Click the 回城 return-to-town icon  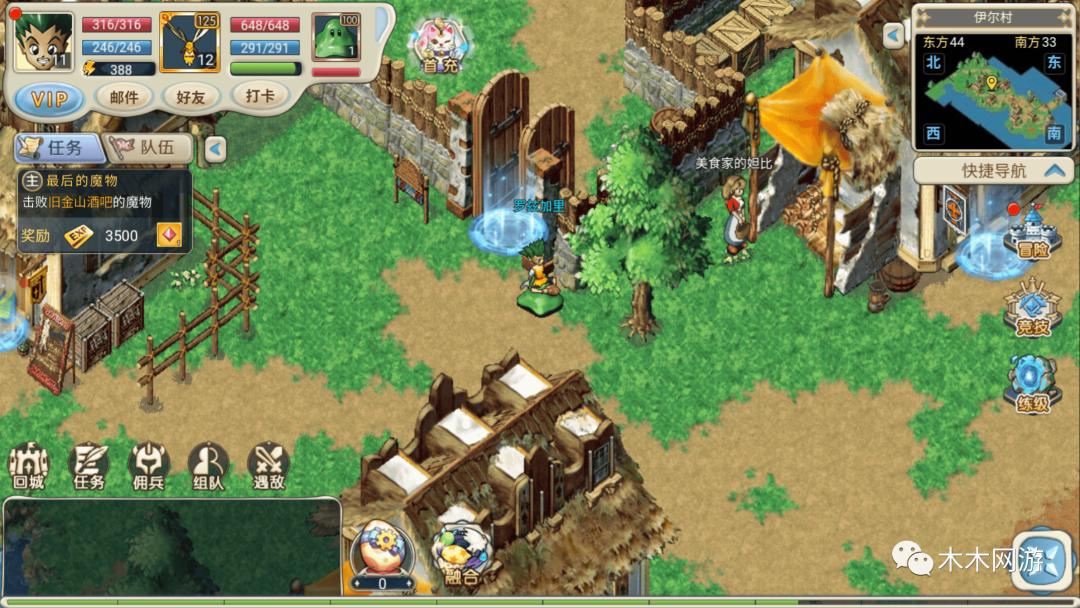click(28, 465)
